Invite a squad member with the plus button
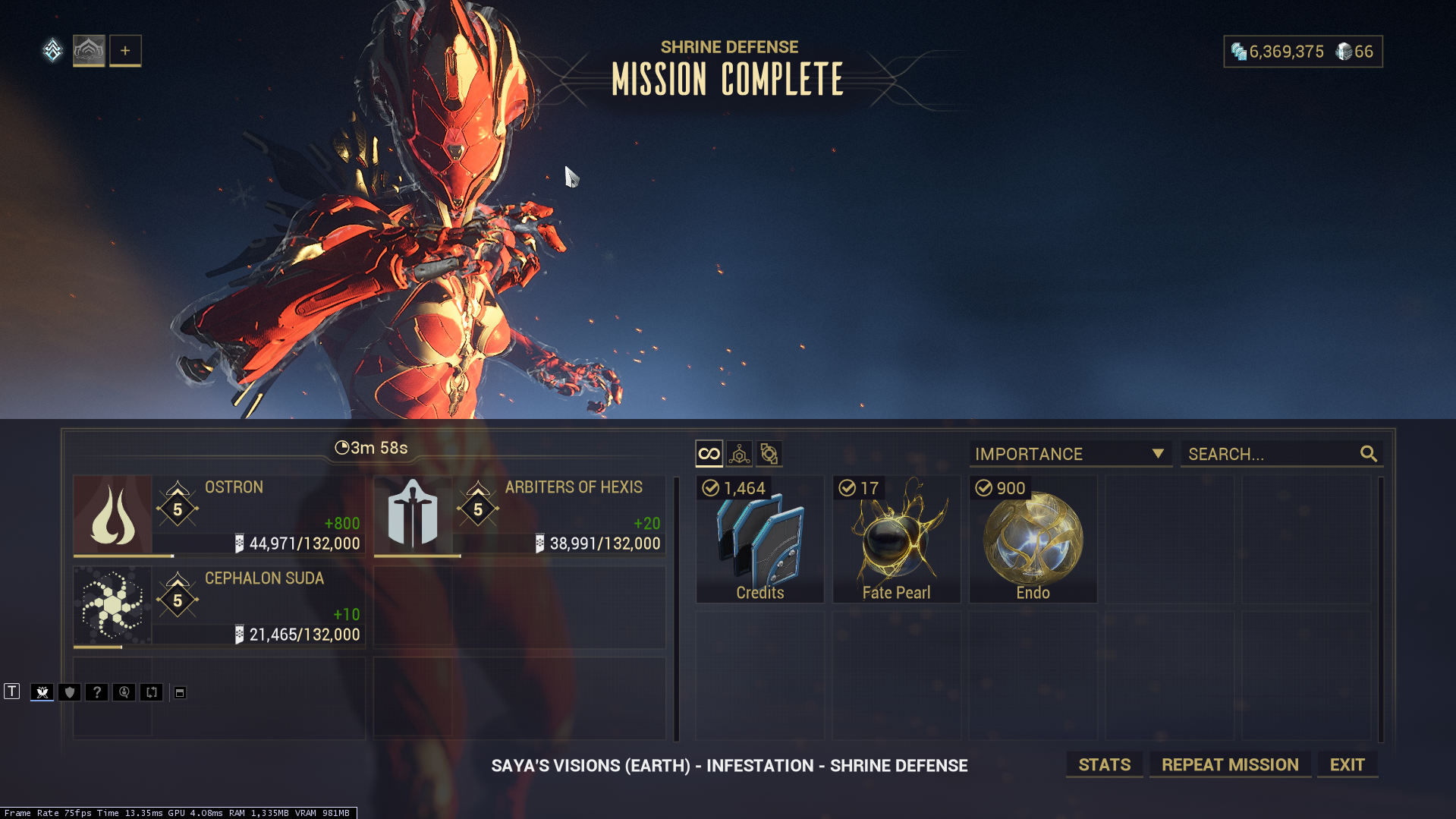The width and height of the screenshot is (1456, 819). (x=125, y=51)
